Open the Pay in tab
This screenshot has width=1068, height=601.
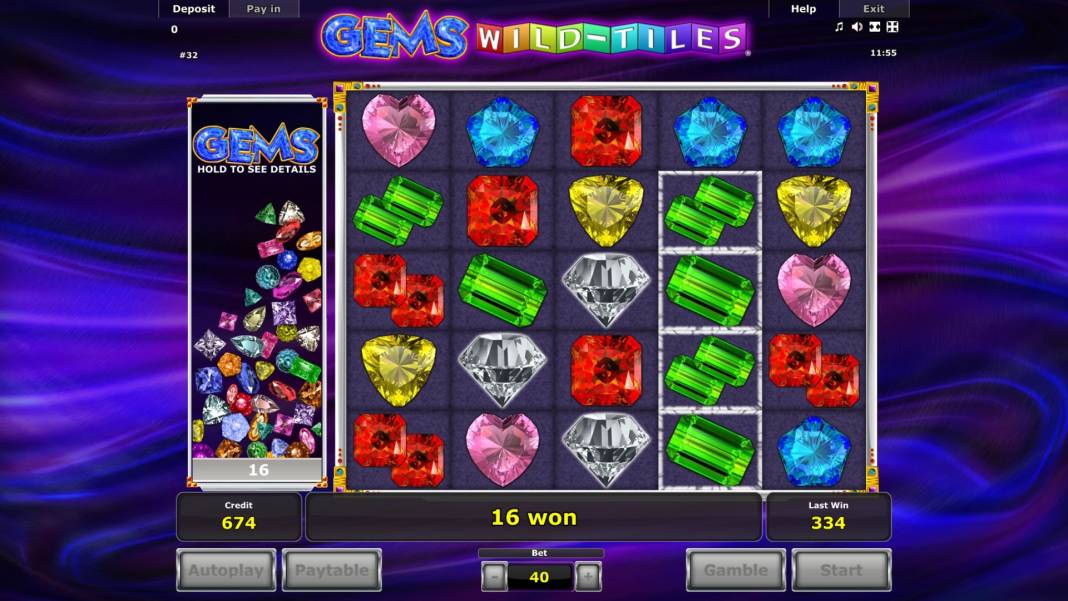263,9
